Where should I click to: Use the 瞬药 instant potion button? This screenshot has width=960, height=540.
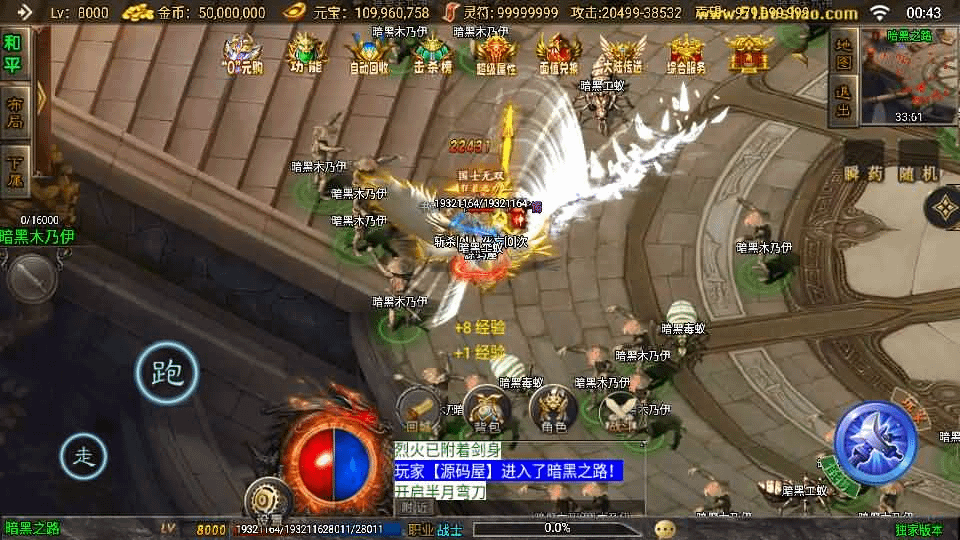click(864, 162)
